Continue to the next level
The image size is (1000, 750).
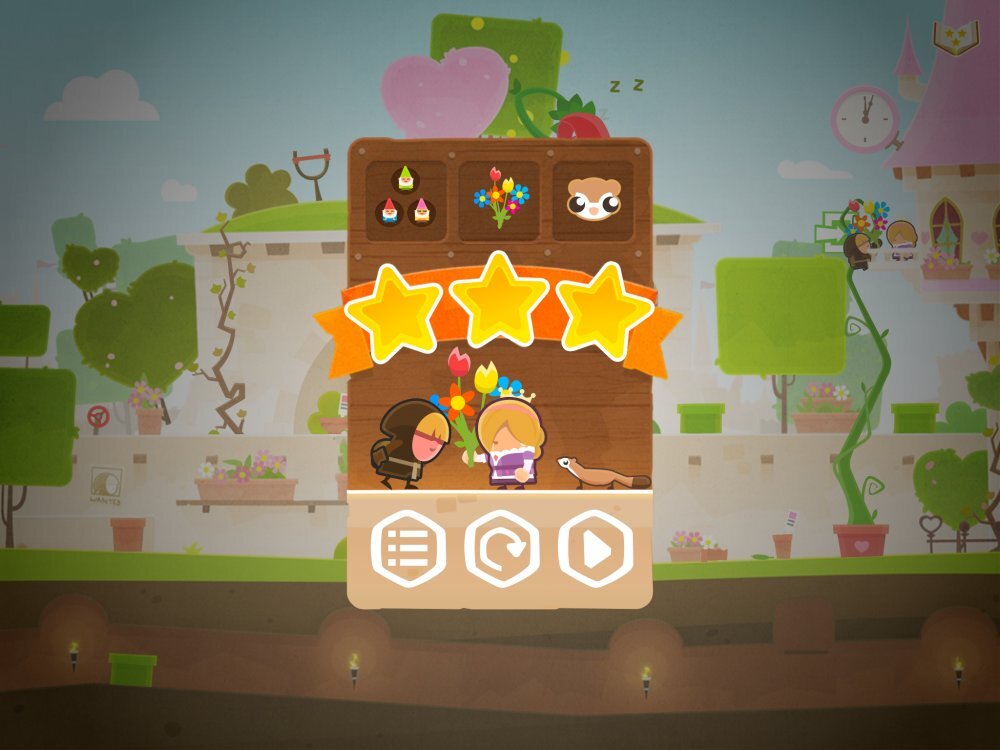596,548
